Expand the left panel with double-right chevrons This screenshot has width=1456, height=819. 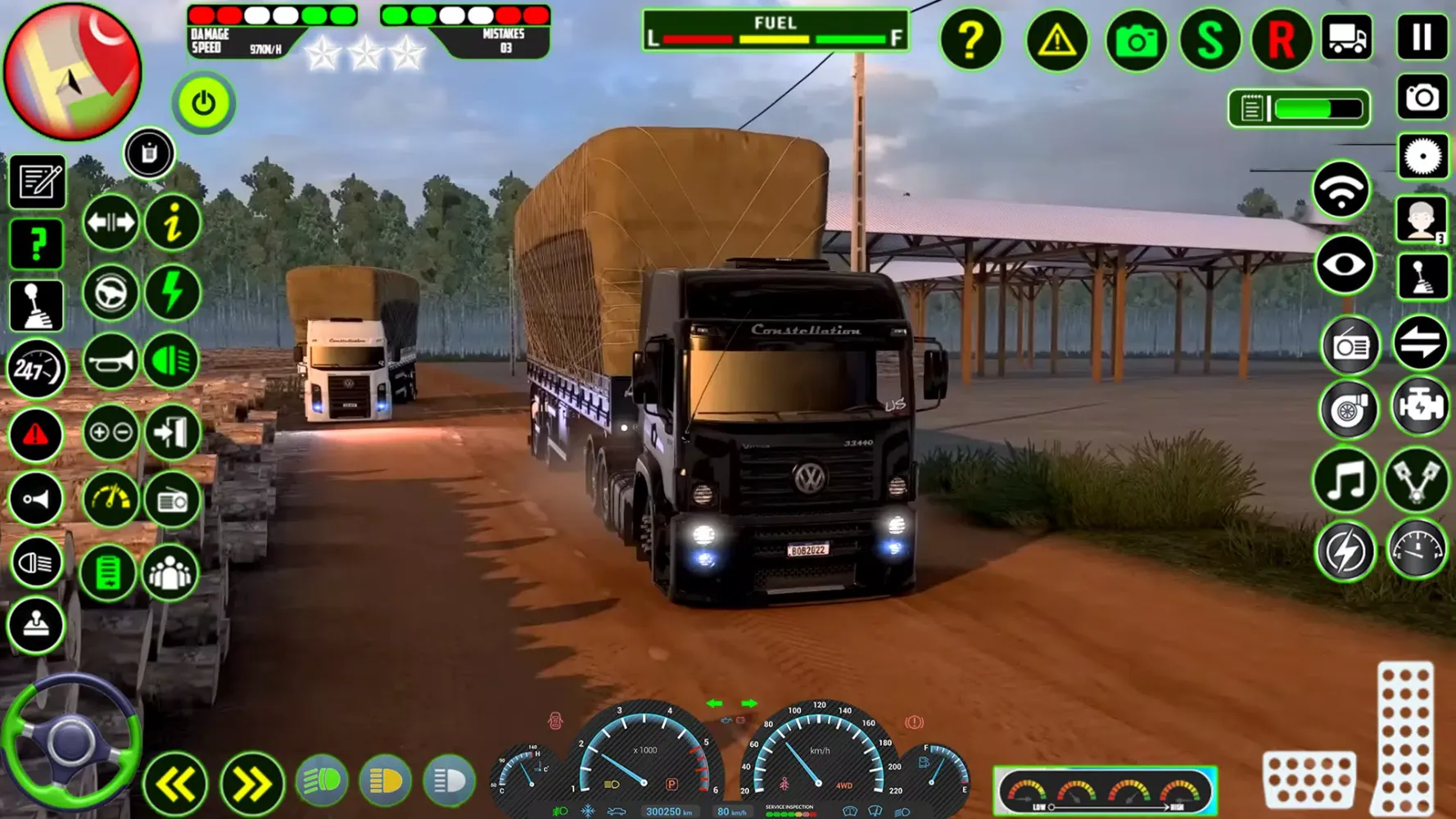tap(251, 781)
